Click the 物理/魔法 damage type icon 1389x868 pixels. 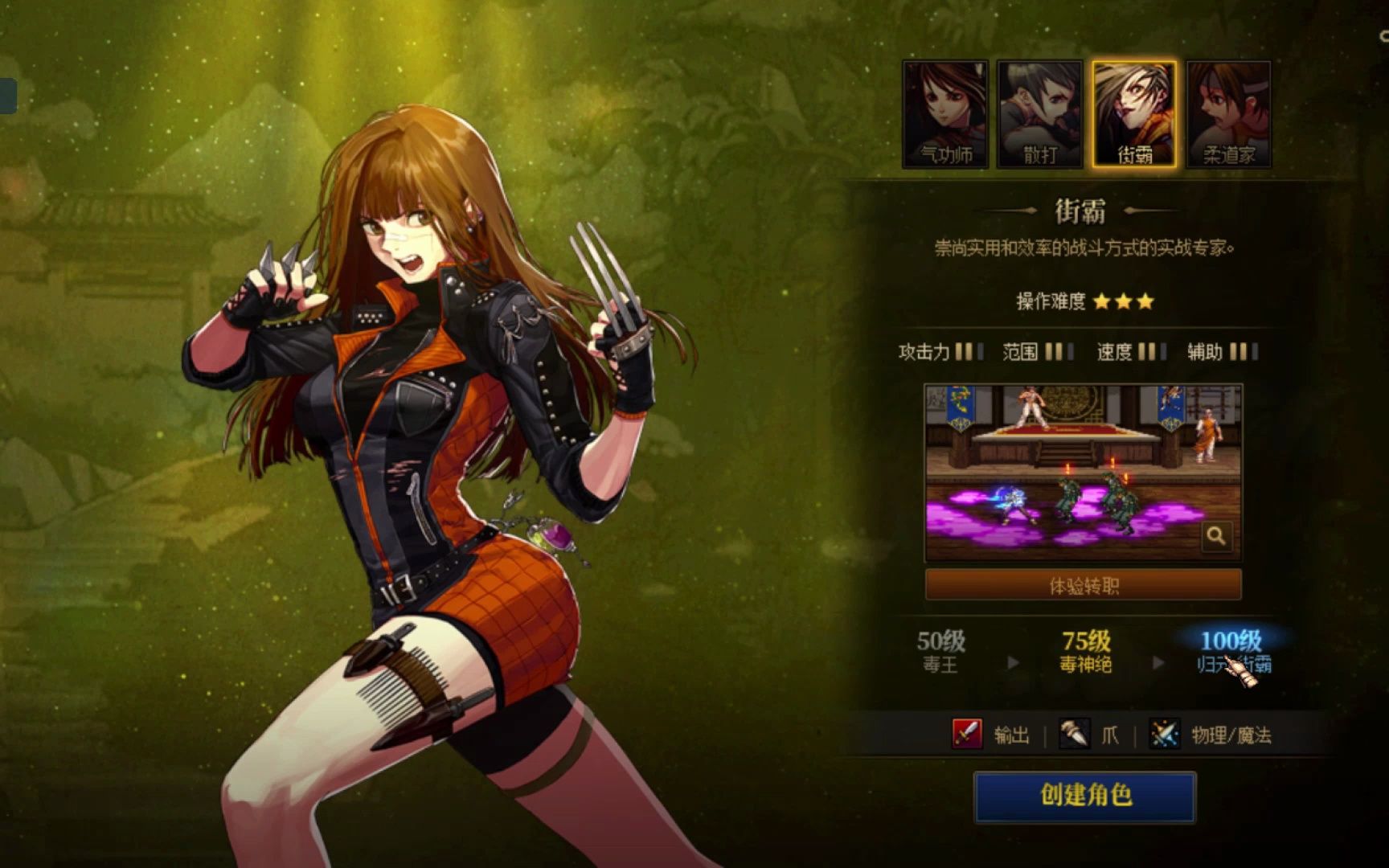tap(1164, 734)
